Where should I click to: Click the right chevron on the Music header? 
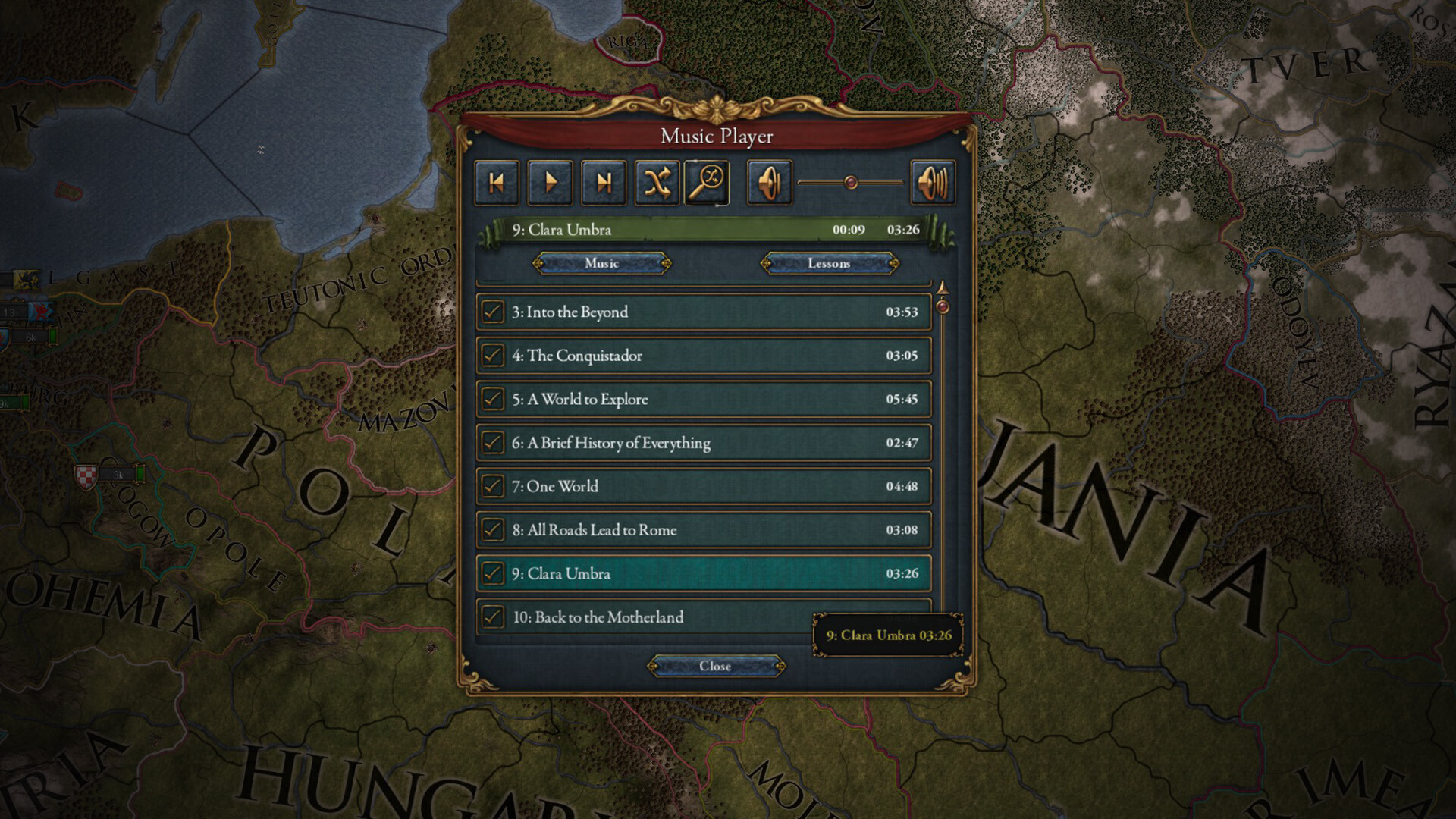pyautogui.click(x=665, y=264)
